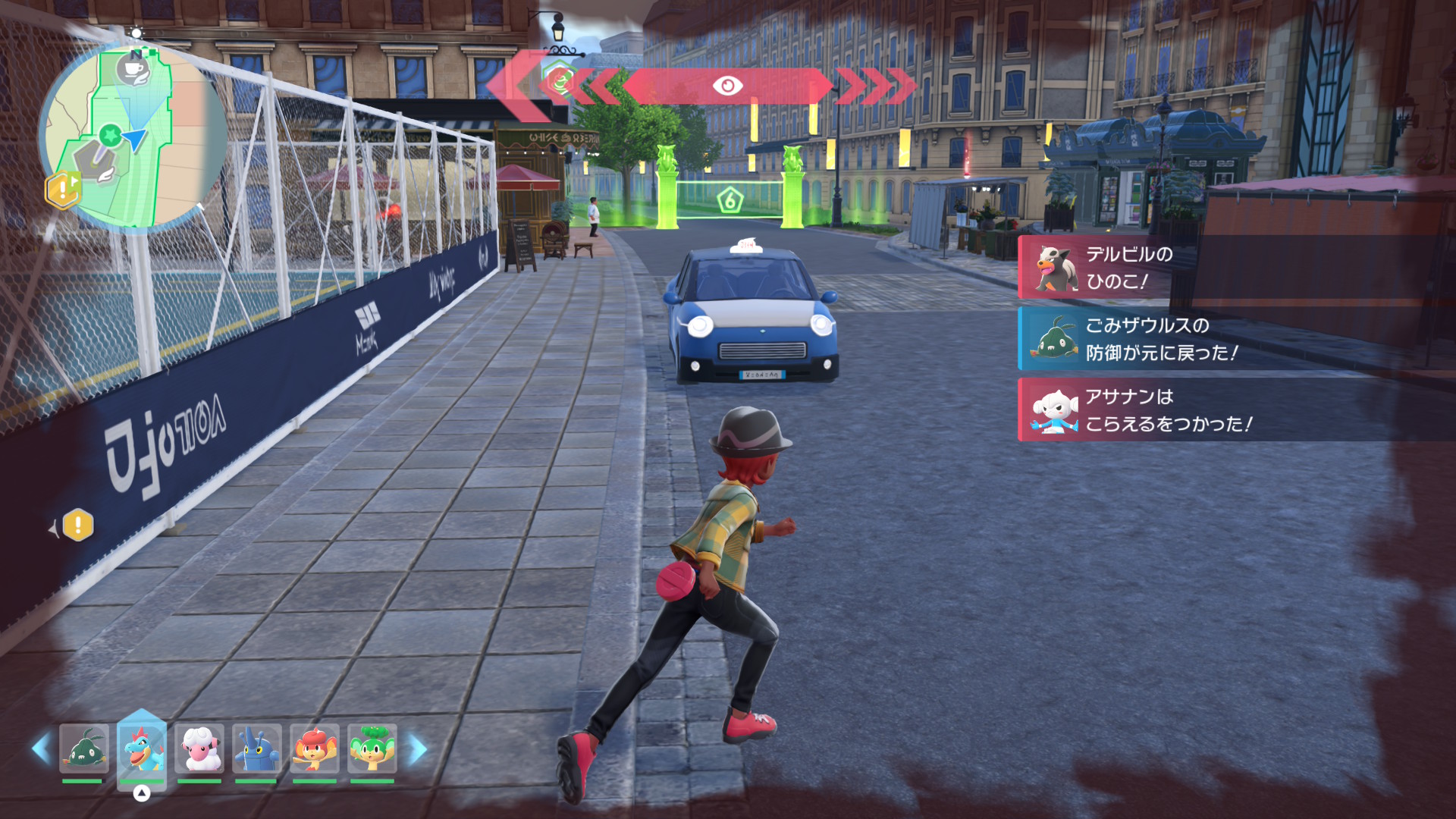This screenshot has width=1456, height=819.
Task: Choose the highlighted Croconaw party slot
Action: click(142, 748)
